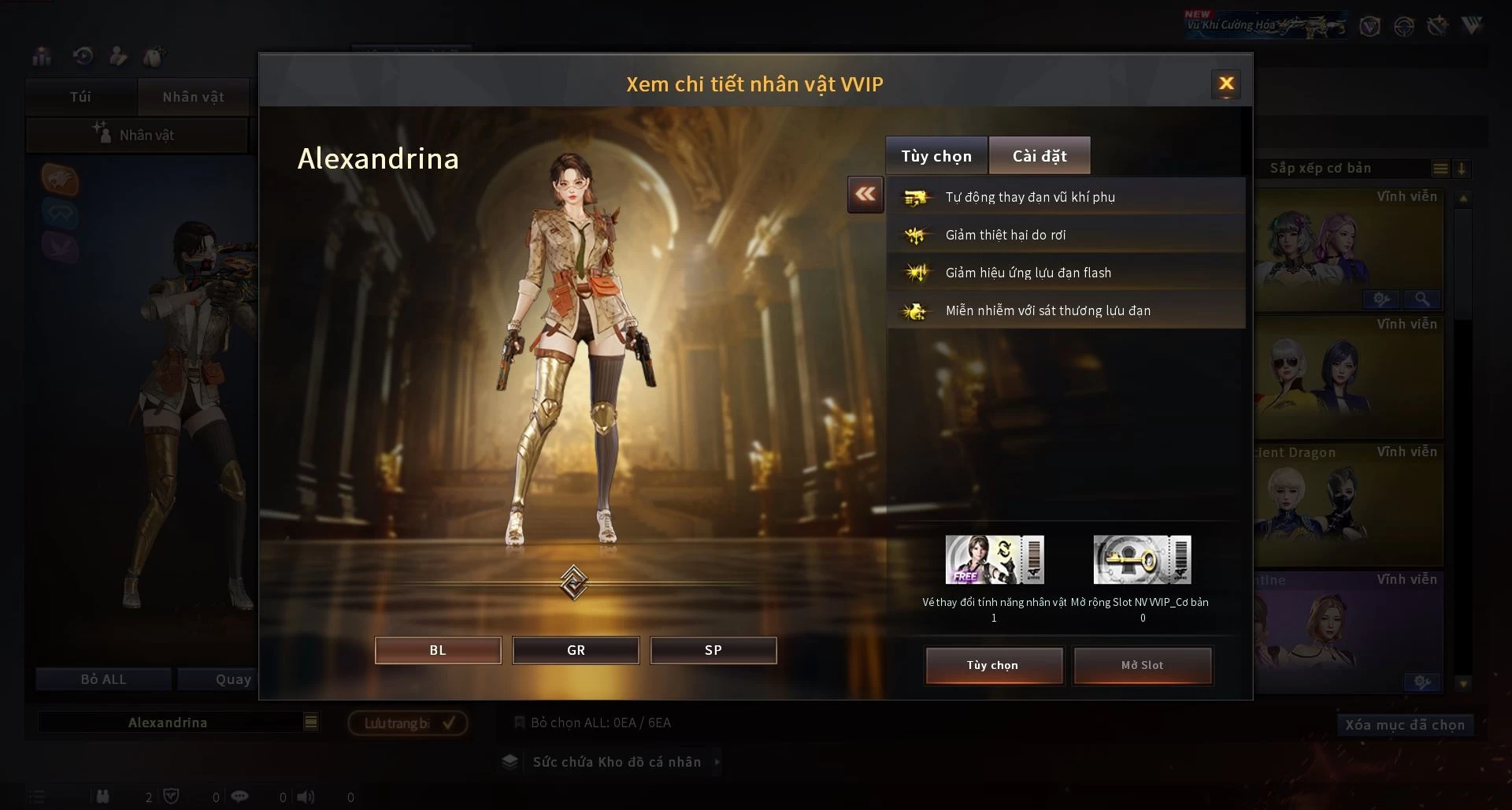The image size is (1512, 810).
Task: Switch to the Tùy chọn tab
Action: (936, 156)
